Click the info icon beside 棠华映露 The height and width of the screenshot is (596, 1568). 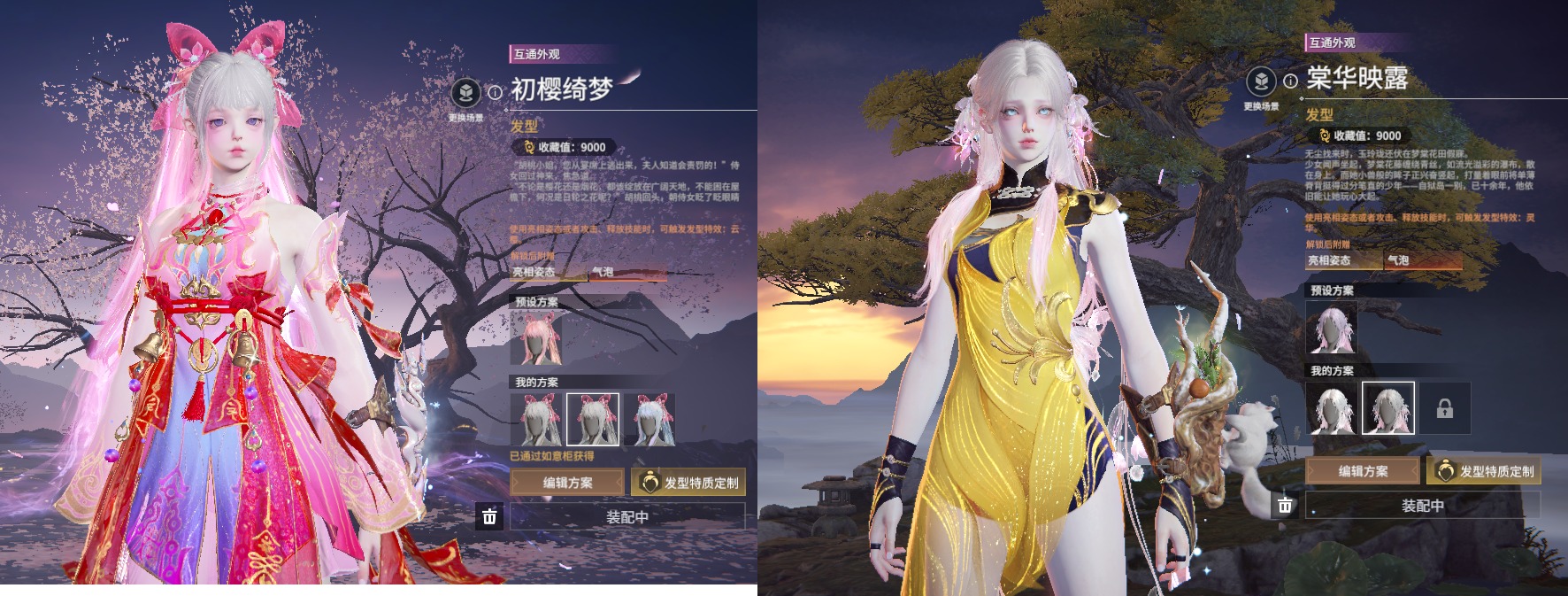tap(1290, 81)
